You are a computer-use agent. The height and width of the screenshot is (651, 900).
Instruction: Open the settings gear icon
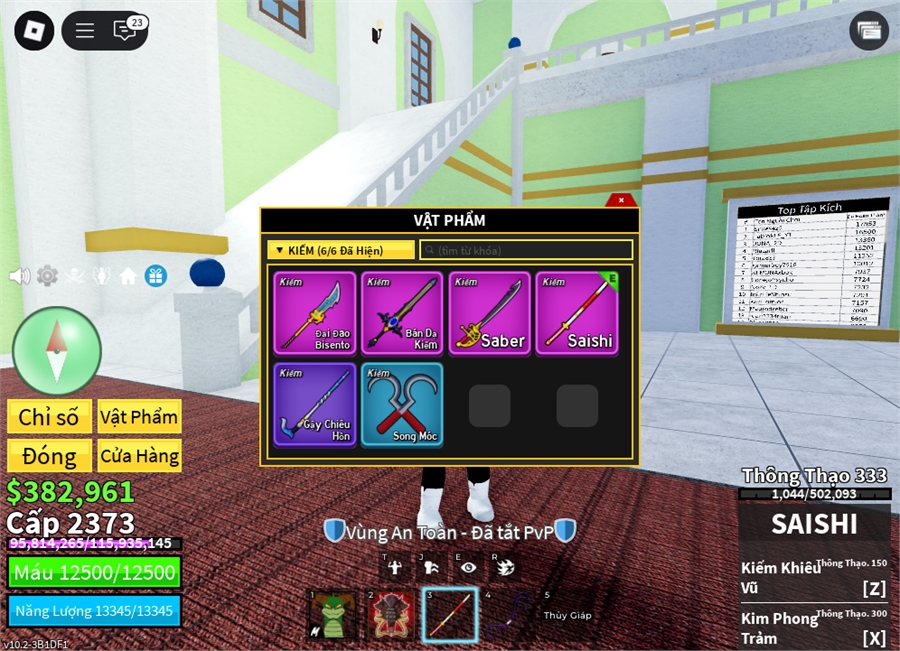click(x=47, y=275)
